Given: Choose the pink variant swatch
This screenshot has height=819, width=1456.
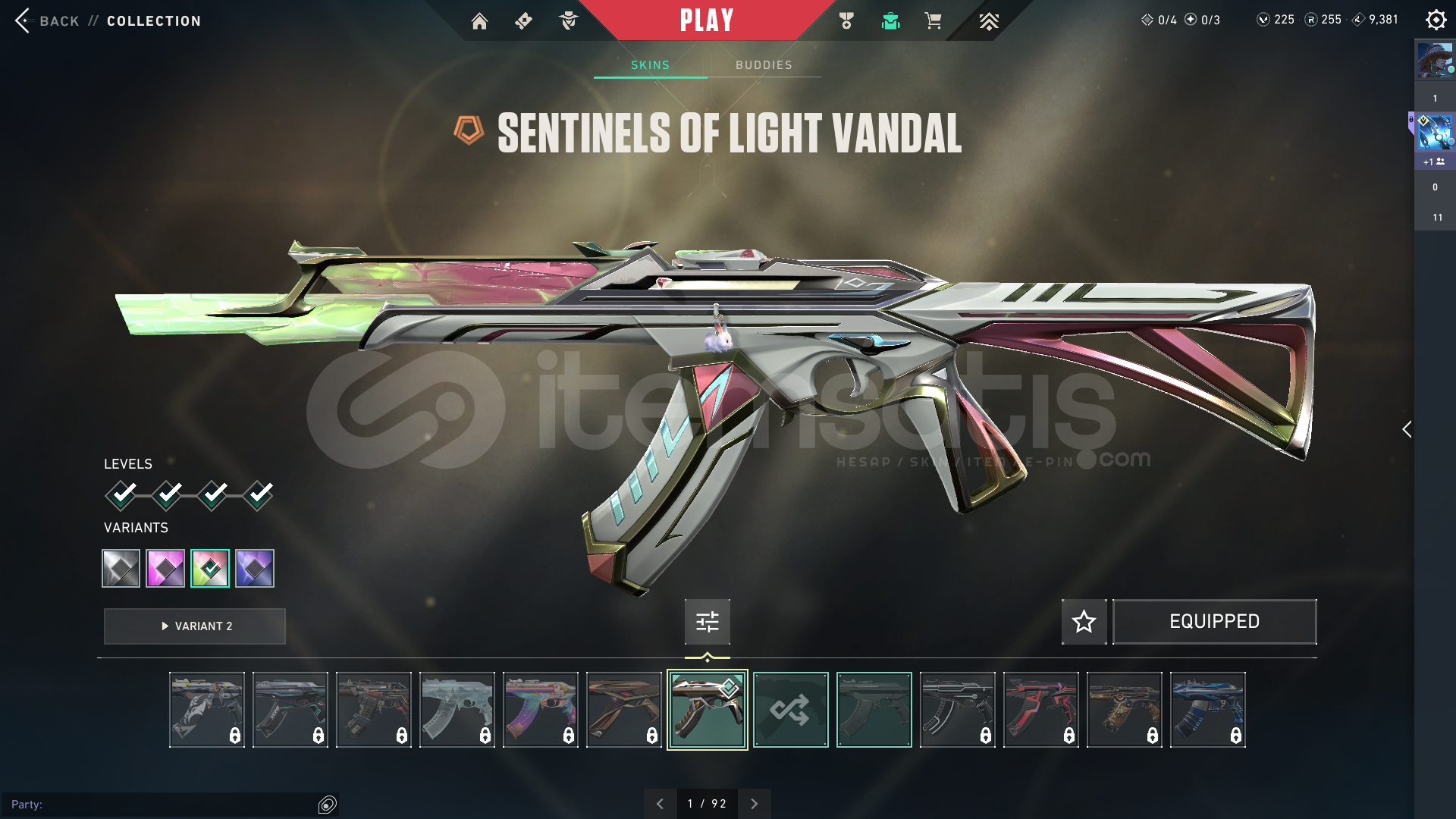Looking at the screenshot, I should (x=165, y=568).
